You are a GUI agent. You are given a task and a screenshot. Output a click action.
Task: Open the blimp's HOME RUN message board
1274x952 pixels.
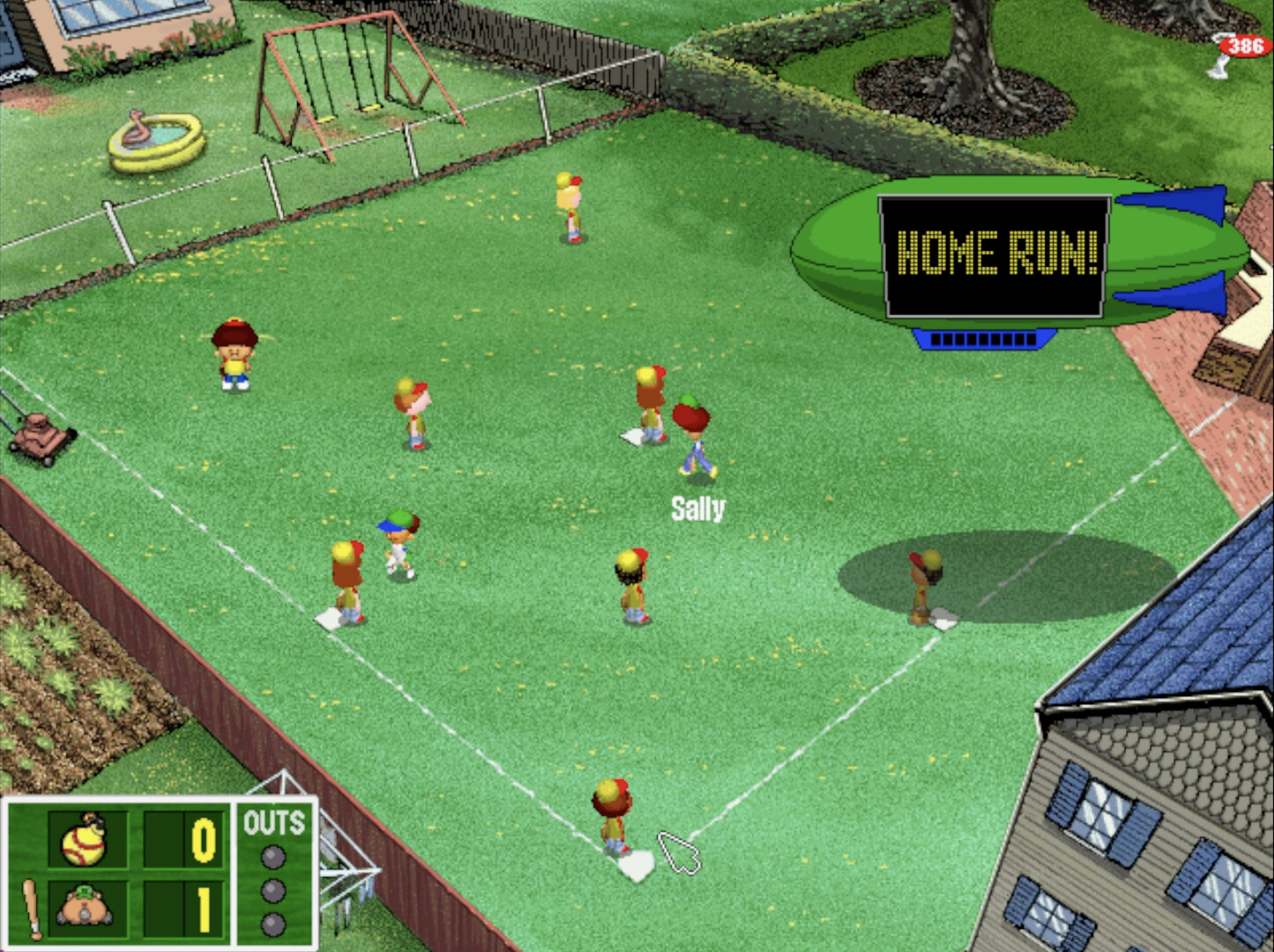992,255
